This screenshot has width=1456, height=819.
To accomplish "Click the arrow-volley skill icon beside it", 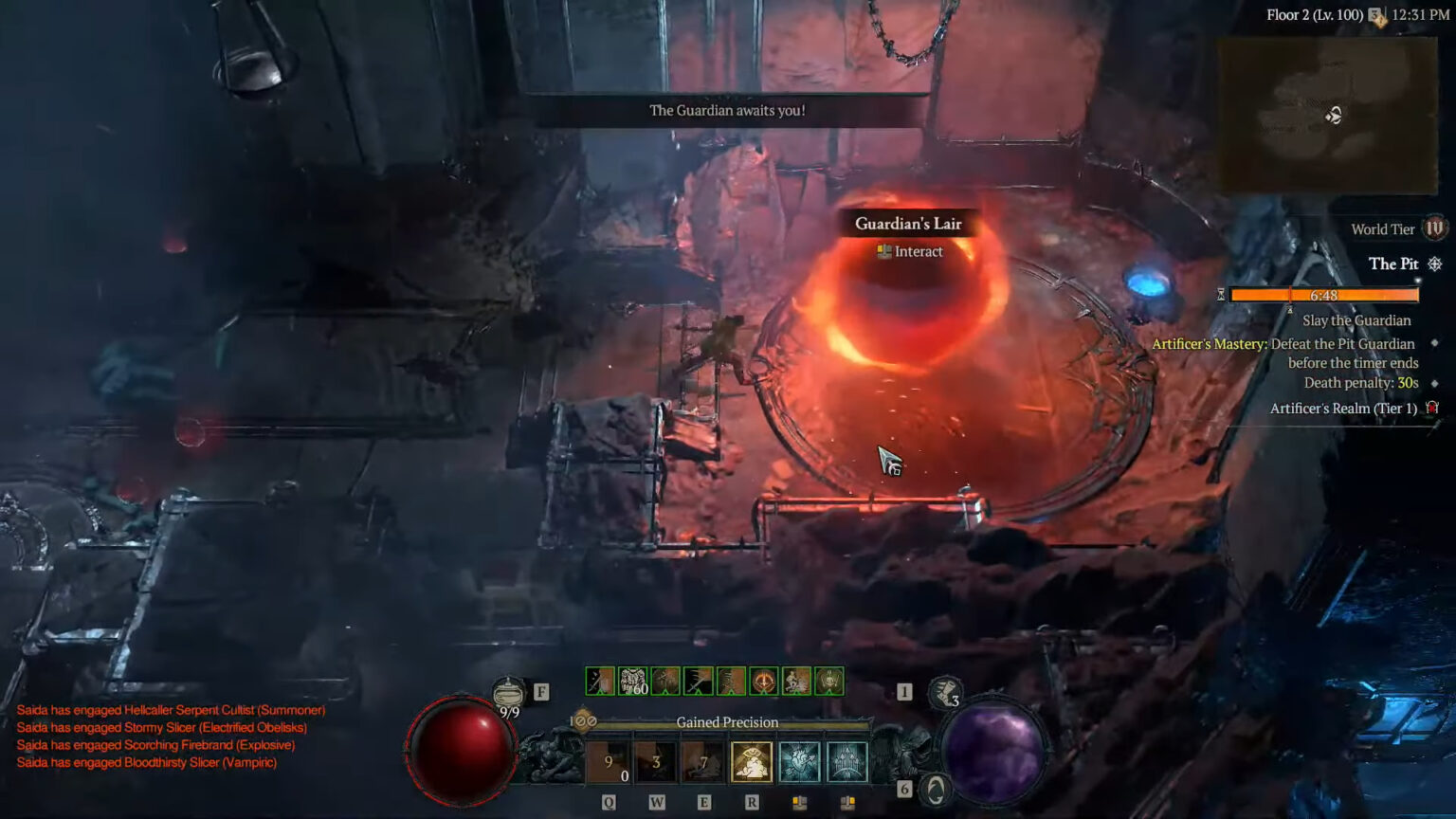I will [846, 762].
